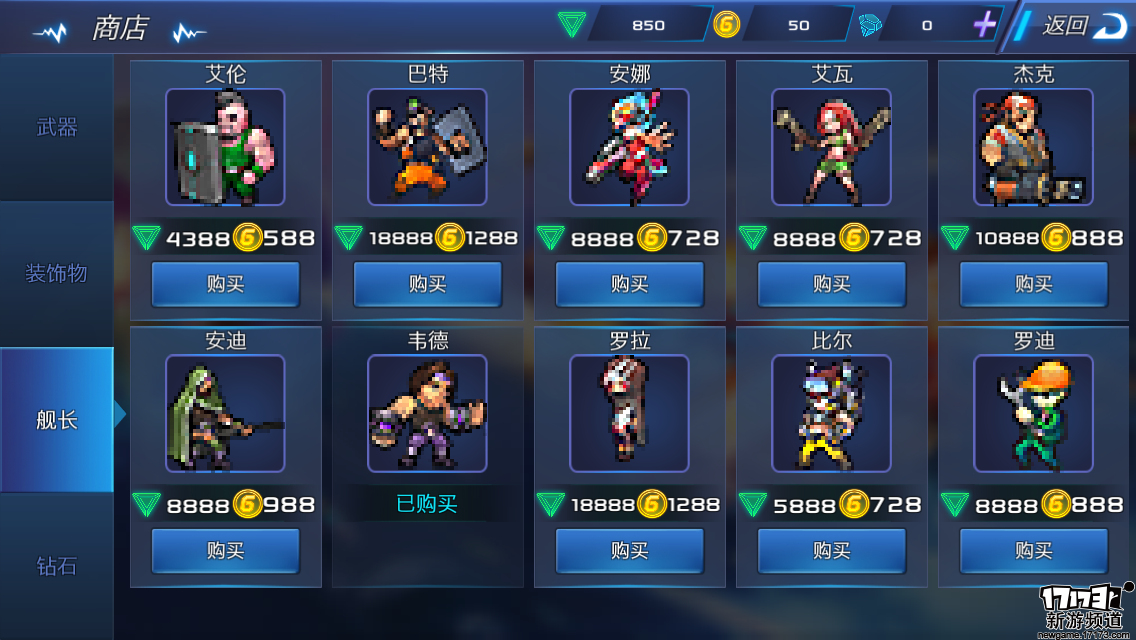Image resolution: width=1136 pixels, height=640 pixels.
Task: Choose the 安娜 captain portrait
Action: (629, 147)
